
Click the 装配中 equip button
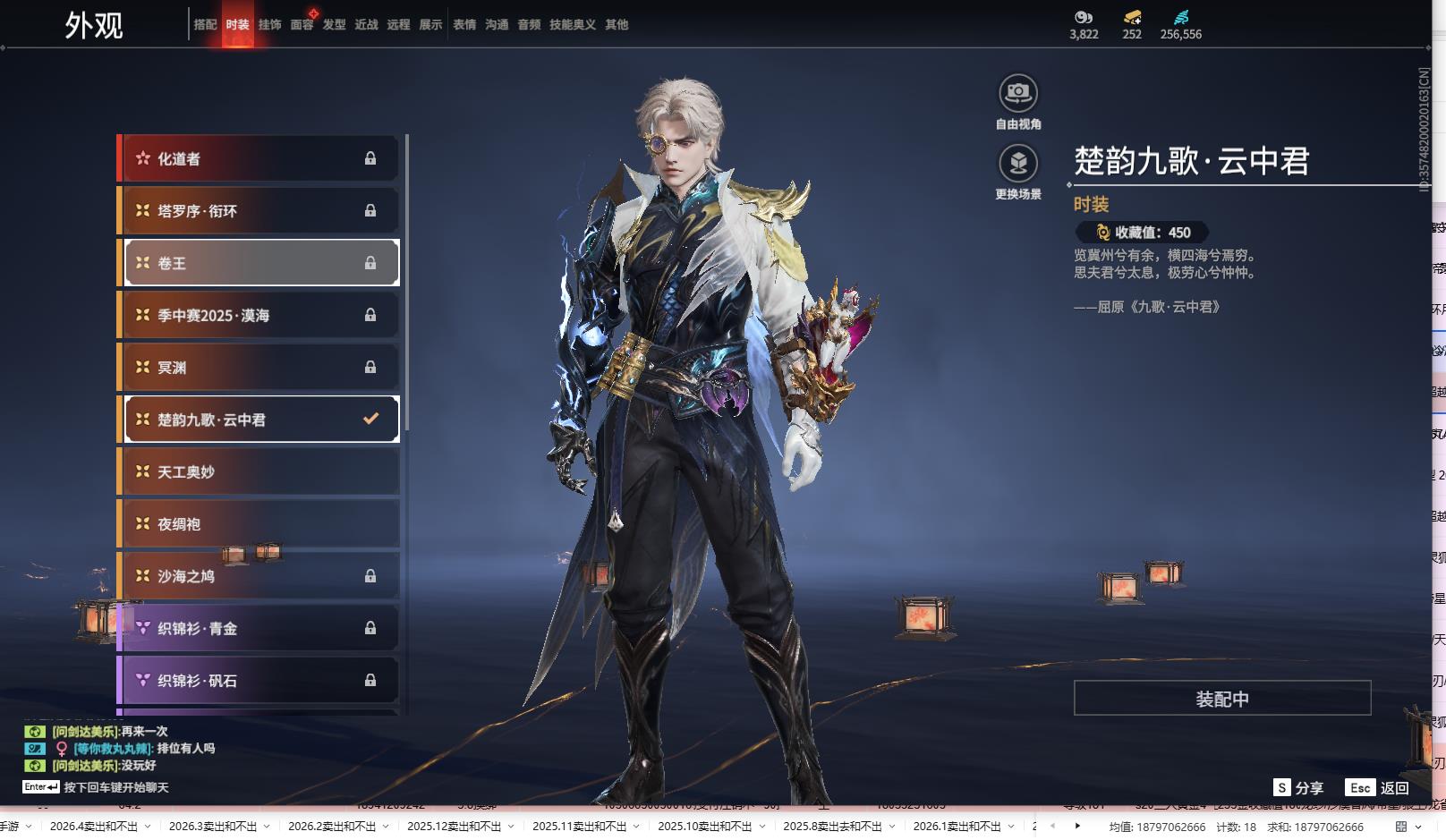[x=1222, y=699]
